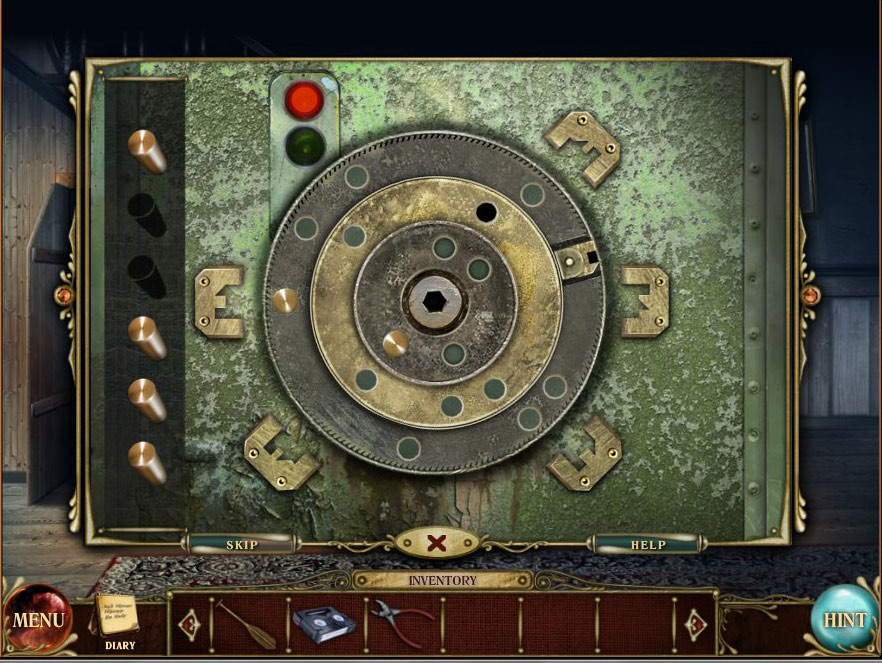Open the puzzle Help
This screenshot has width=882, height=663.
pyautogui.click(x=648, y=544)
